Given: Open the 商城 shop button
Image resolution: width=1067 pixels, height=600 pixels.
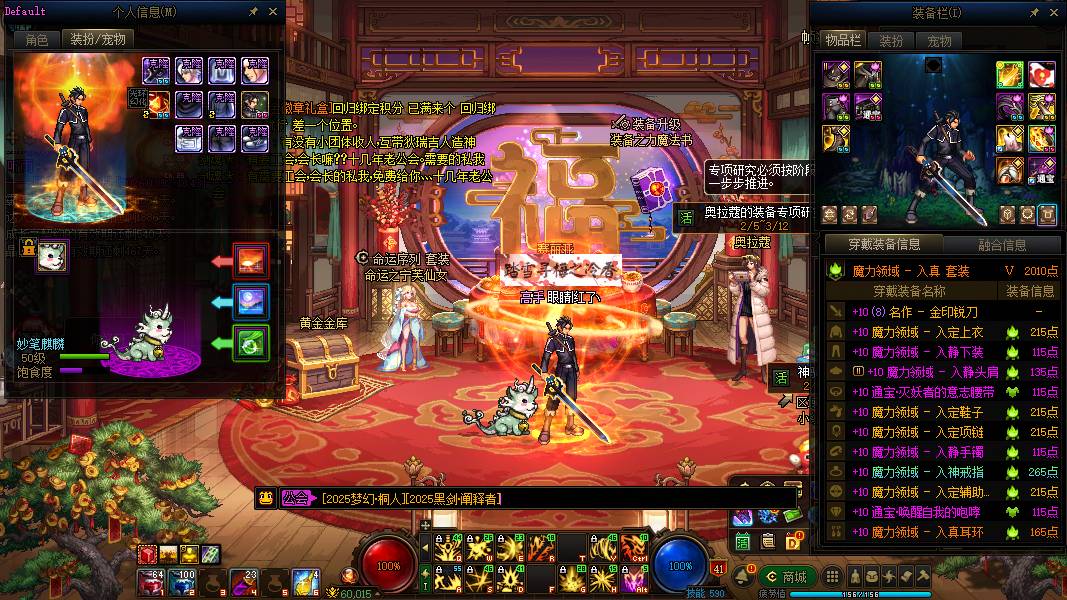Looking at the screenshot, I should point(785,577).
